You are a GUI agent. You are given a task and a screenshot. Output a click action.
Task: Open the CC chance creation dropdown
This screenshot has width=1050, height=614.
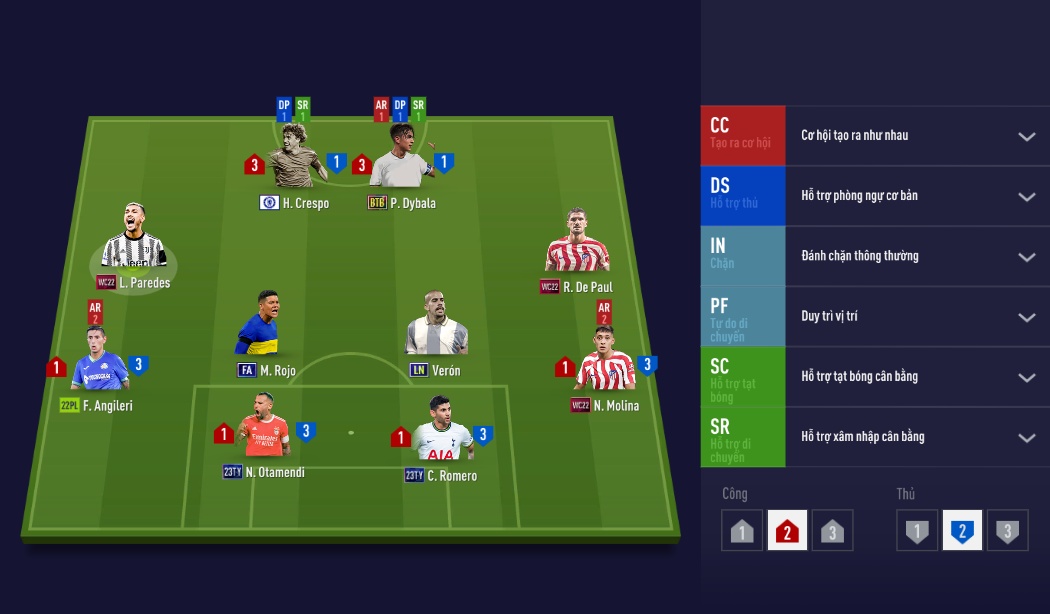point(1026,136)
